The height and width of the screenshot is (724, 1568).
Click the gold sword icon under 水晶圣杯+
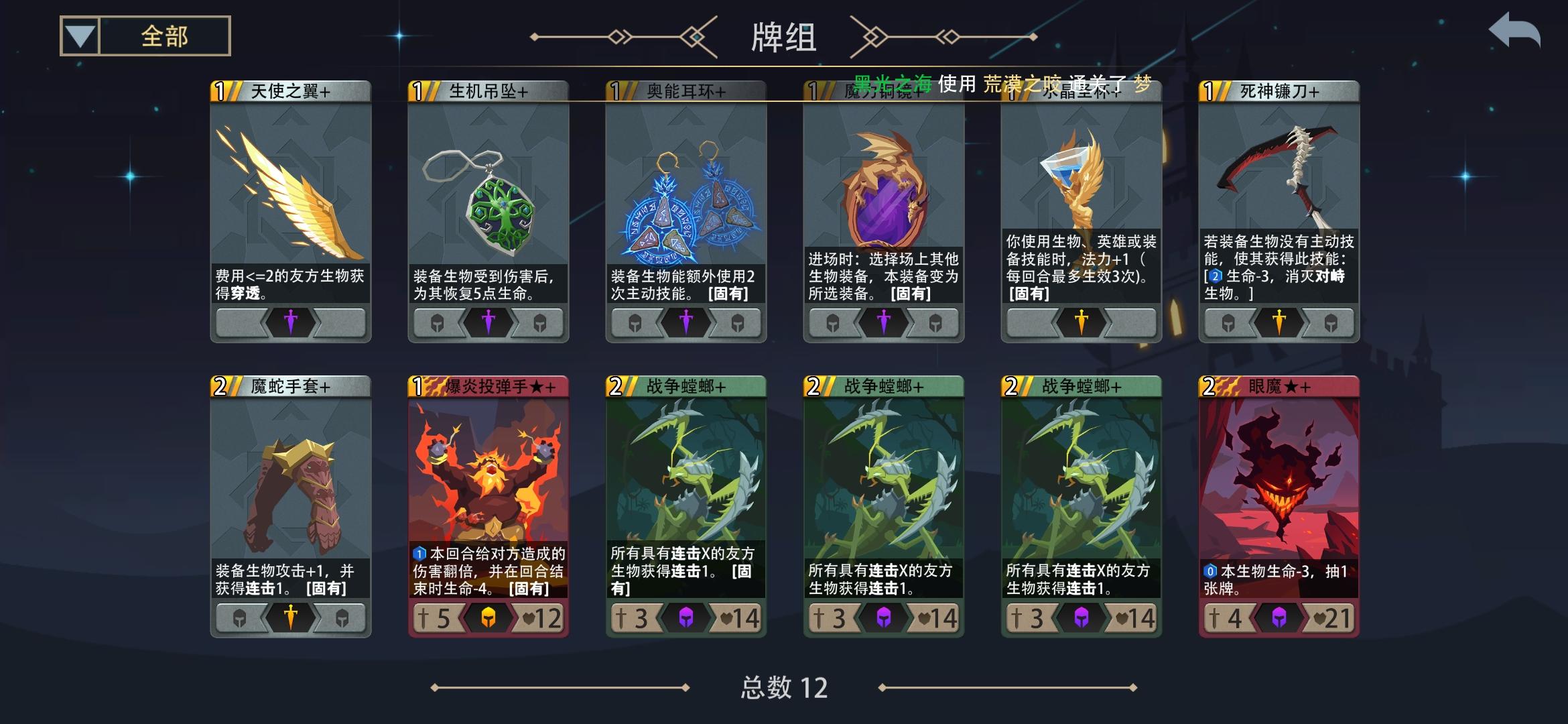[x=1080, y=322]
